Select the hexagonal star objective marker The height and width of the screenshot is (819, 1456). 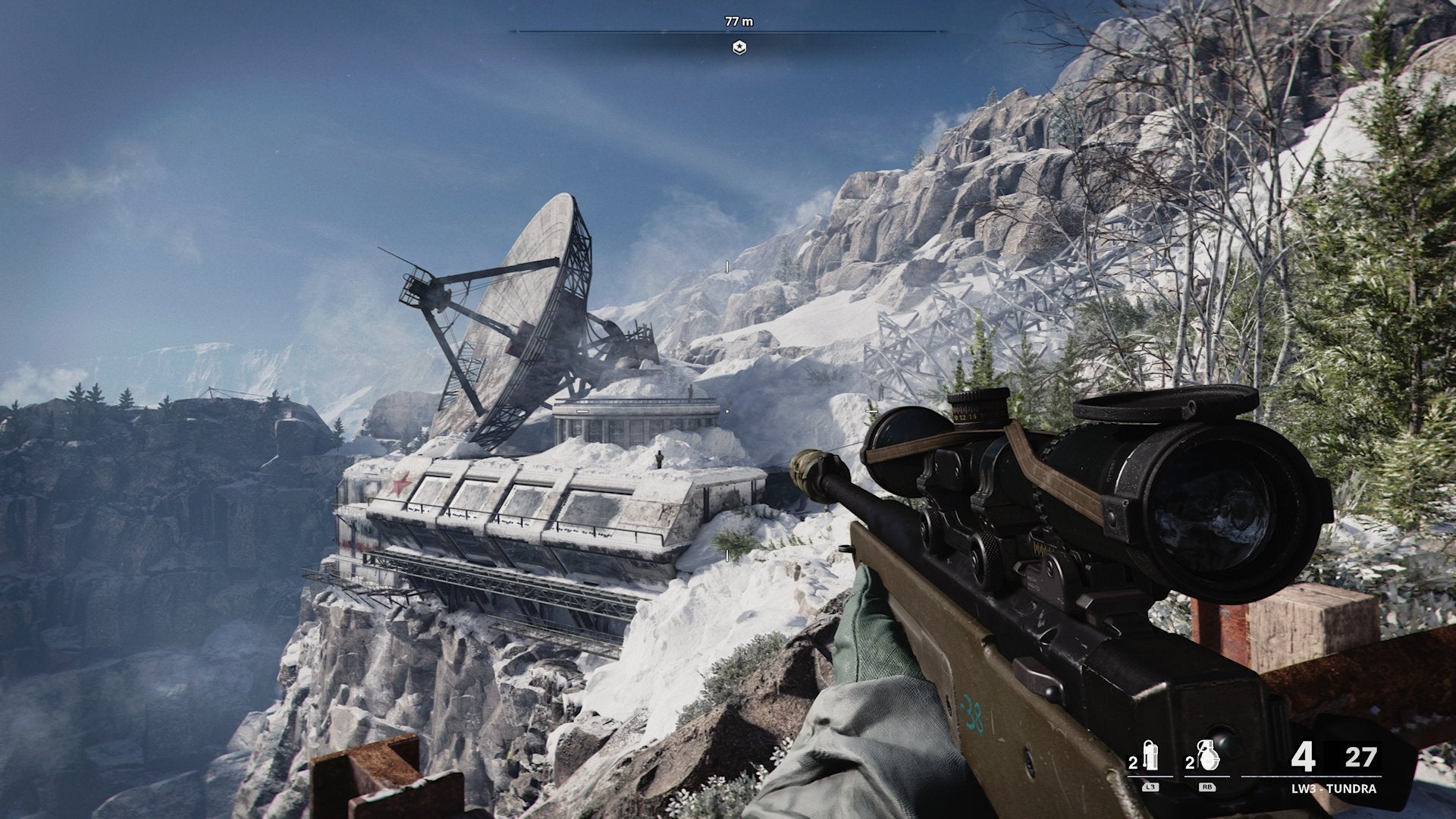click(739, 48)
